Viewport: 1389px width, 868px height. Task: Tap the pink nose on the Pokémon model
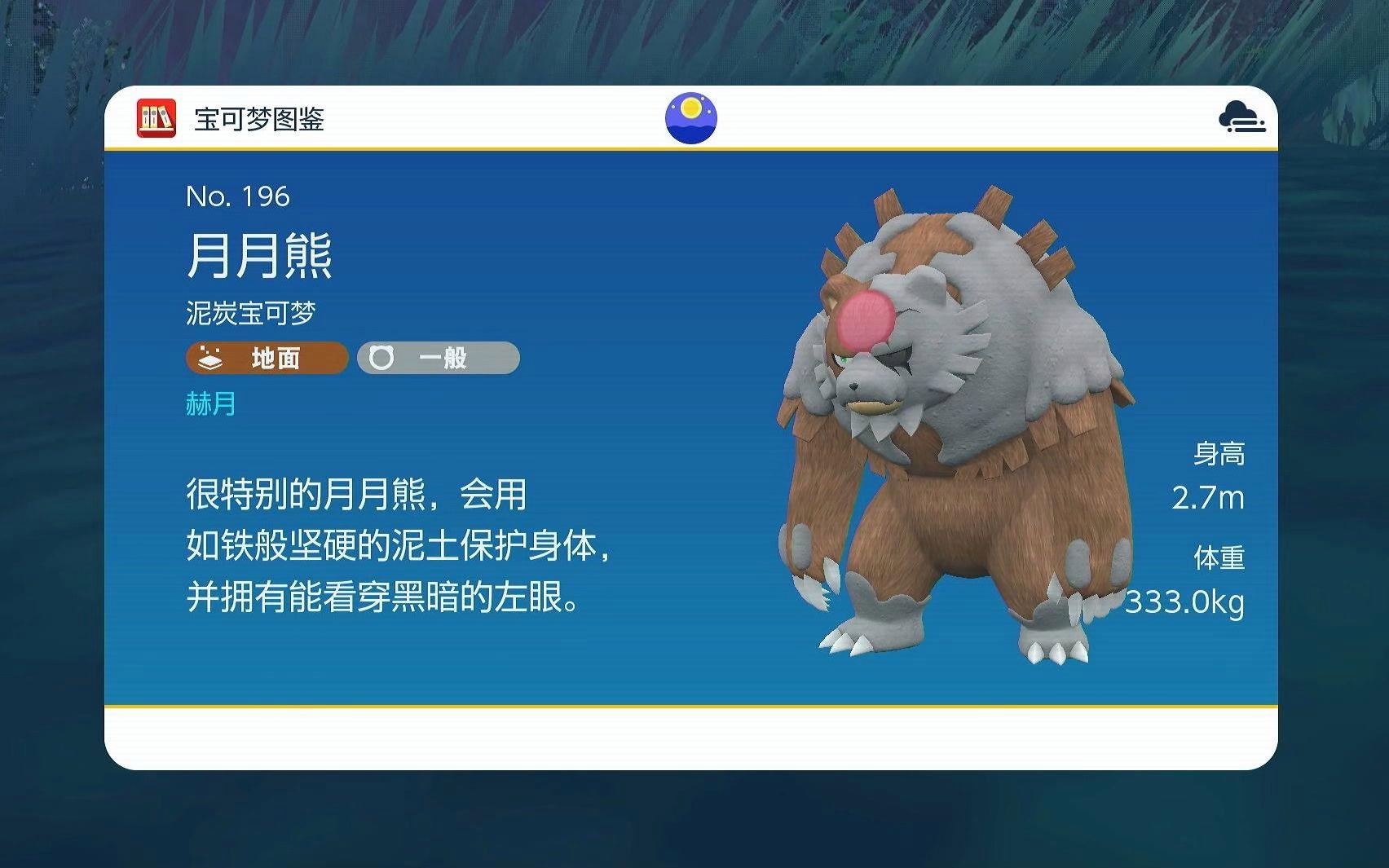[x=864, y=318]
